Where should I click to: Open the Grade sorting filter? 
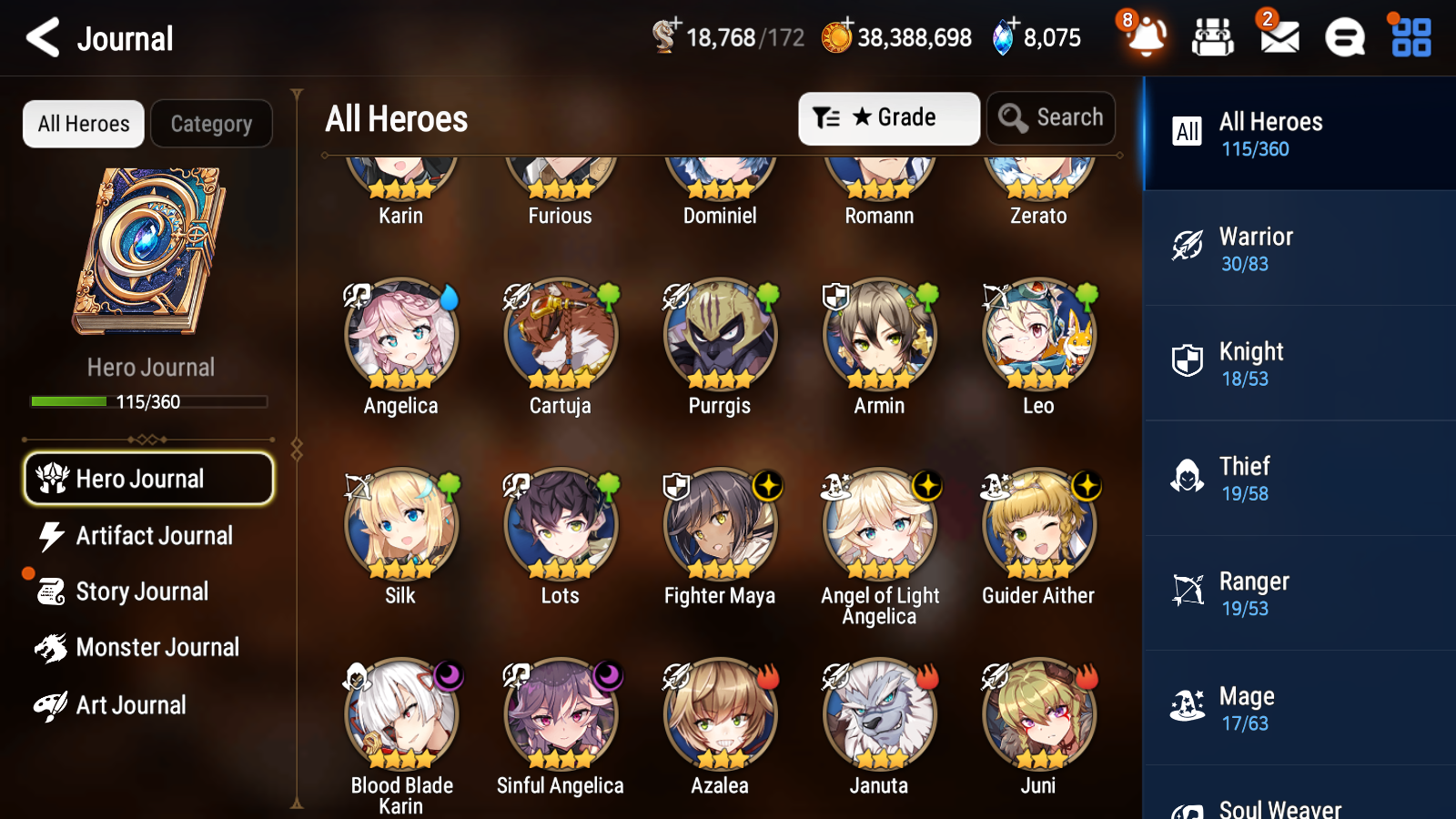(x=888, y=117)
